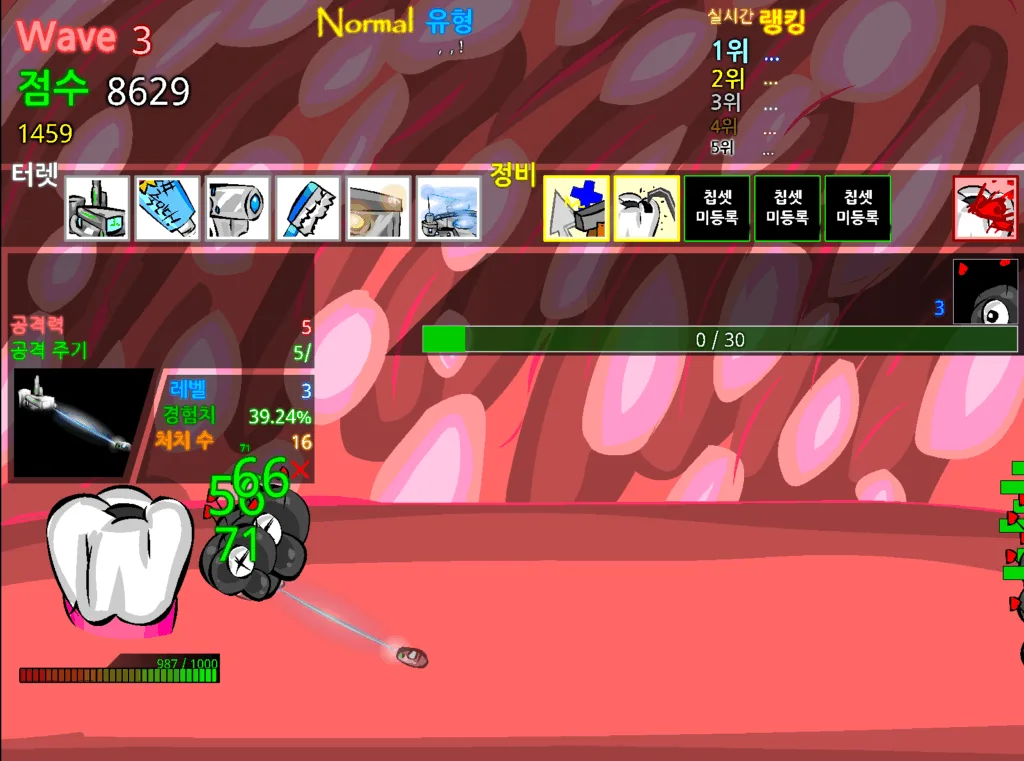Activate the blue-cross turret repair icon
Viewport: 1024px width, 761px height.
576,208
